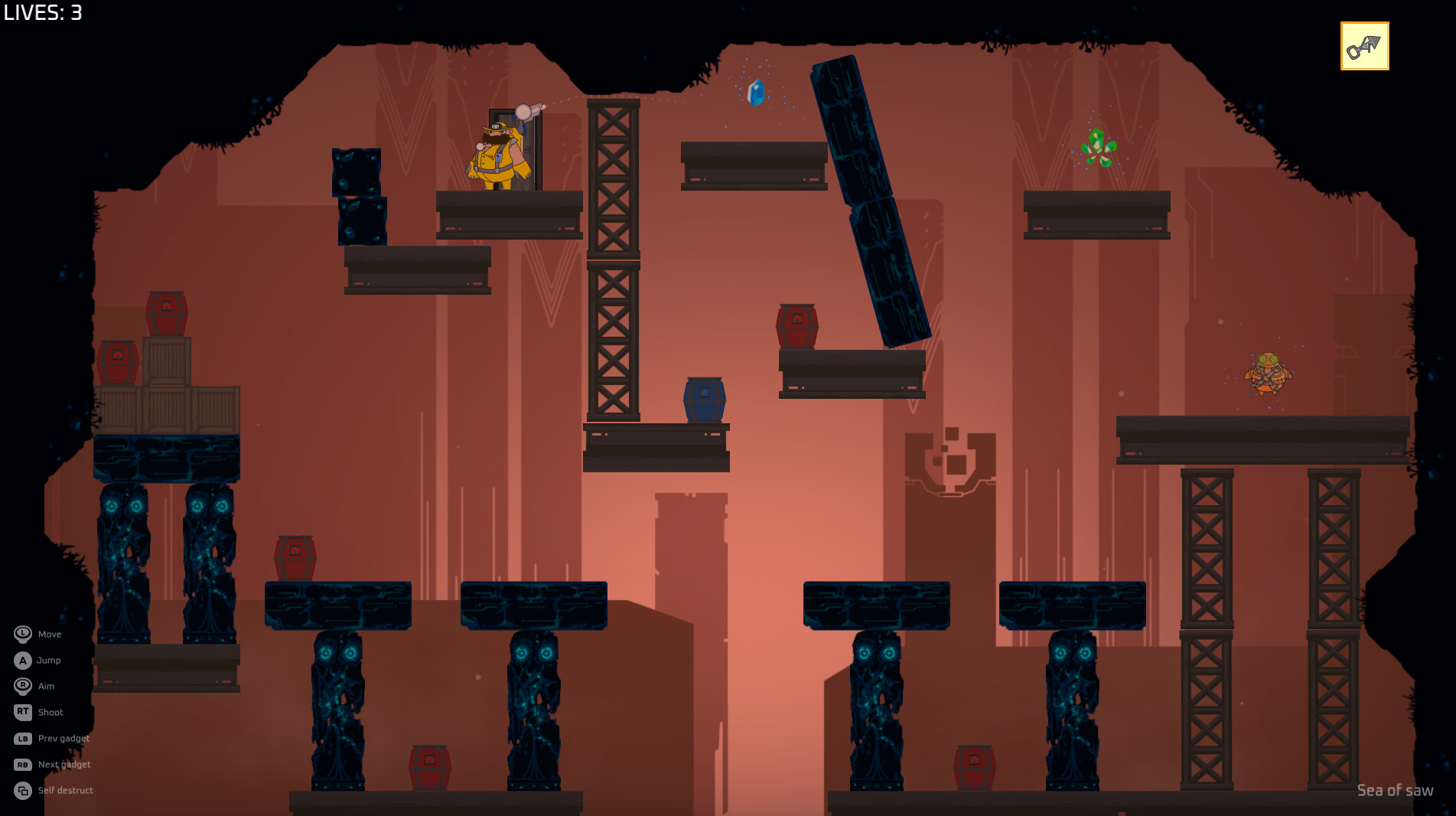Expand the Next gadget entry
This screenshot has width=1456, height=816.
pyautogui.click(x=64, y=764)
